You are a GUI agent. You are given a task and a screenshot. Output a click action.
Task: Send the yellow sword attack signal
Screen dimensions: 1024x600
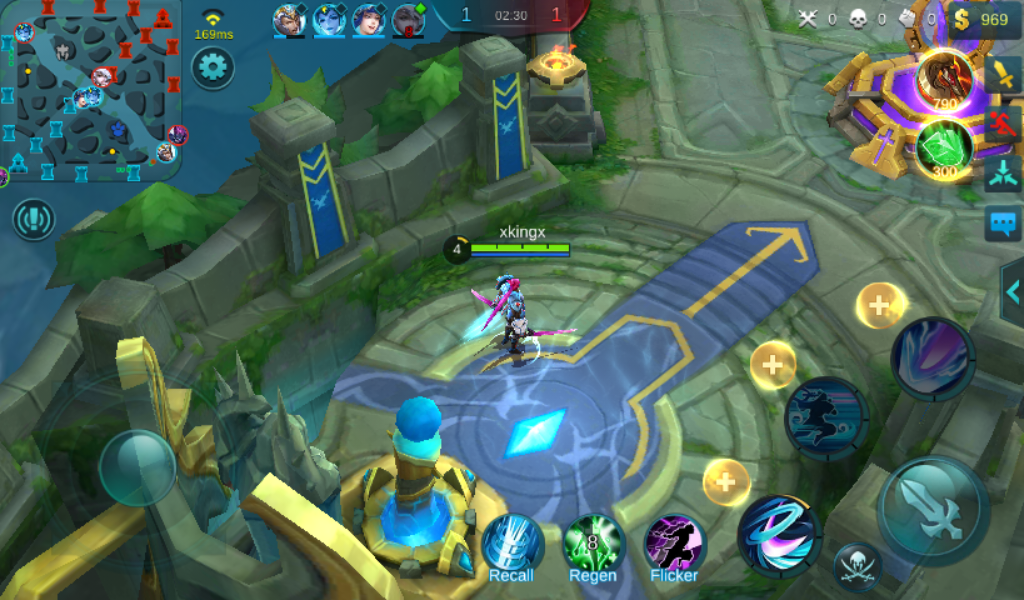click(1003, 74)
